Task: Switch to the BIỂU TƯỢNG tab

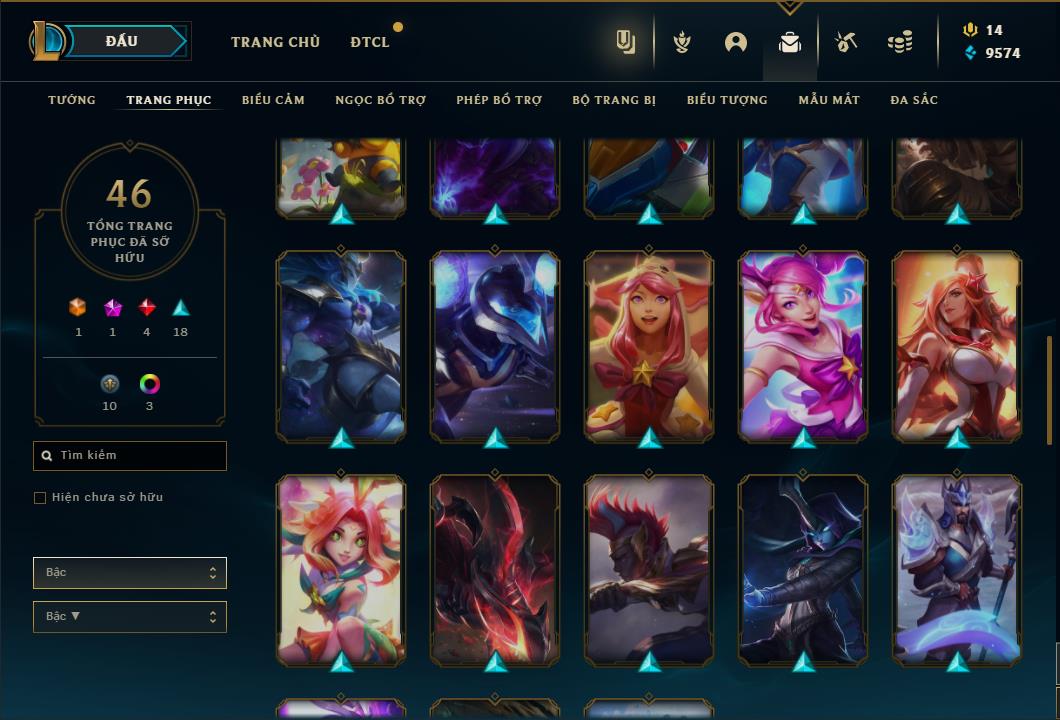Action: pyautogui.click(x=727, y=100)
